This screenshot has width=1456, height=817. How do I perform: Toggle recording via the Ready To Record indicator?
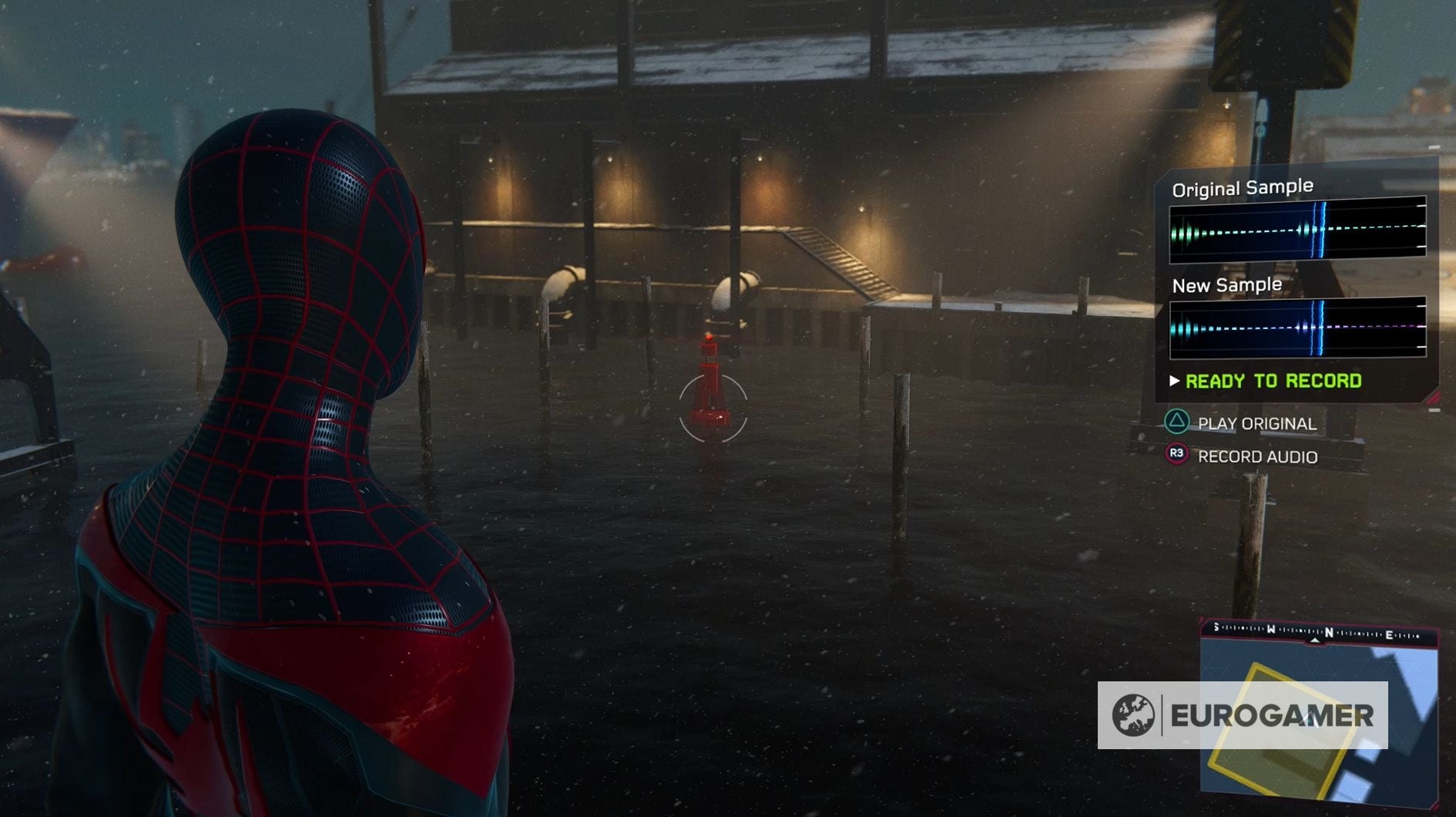(1273, 382)
